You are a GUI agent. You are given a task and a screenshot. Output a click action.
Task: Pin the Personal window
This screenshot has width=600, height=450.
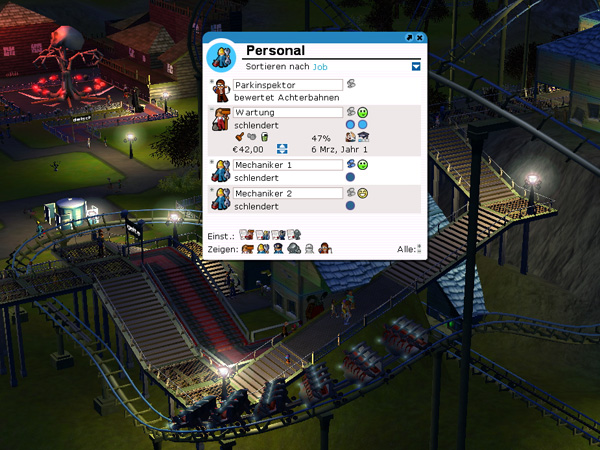point(410,37)
